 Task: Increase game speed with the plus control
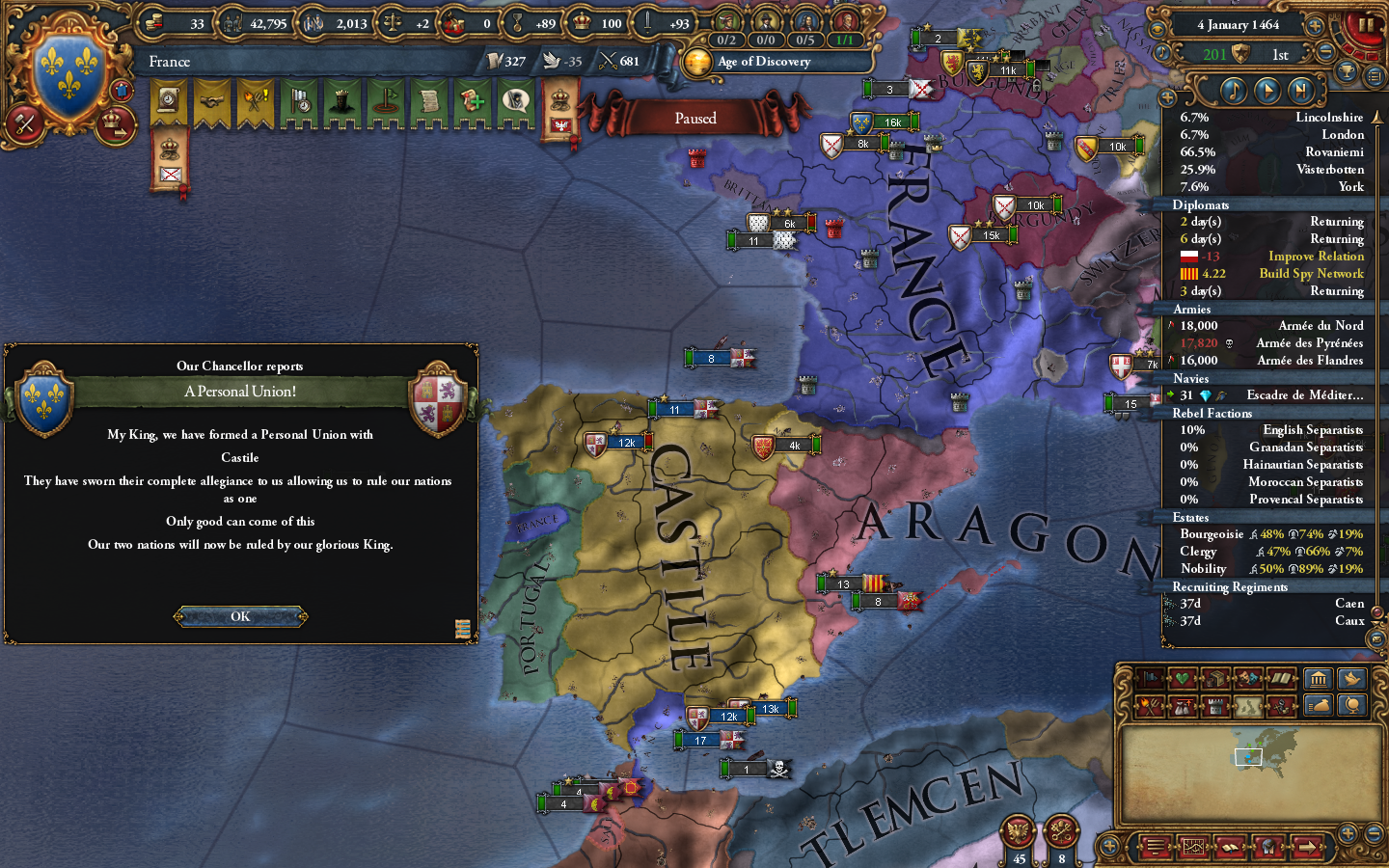1316,26
